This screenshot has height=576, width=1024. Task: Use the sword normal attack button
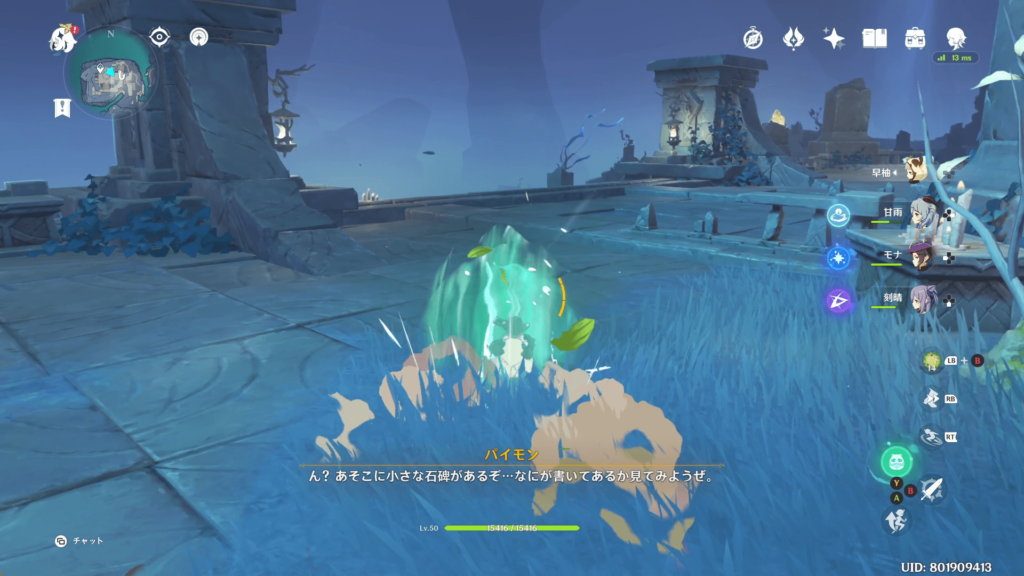coord(931,489)
